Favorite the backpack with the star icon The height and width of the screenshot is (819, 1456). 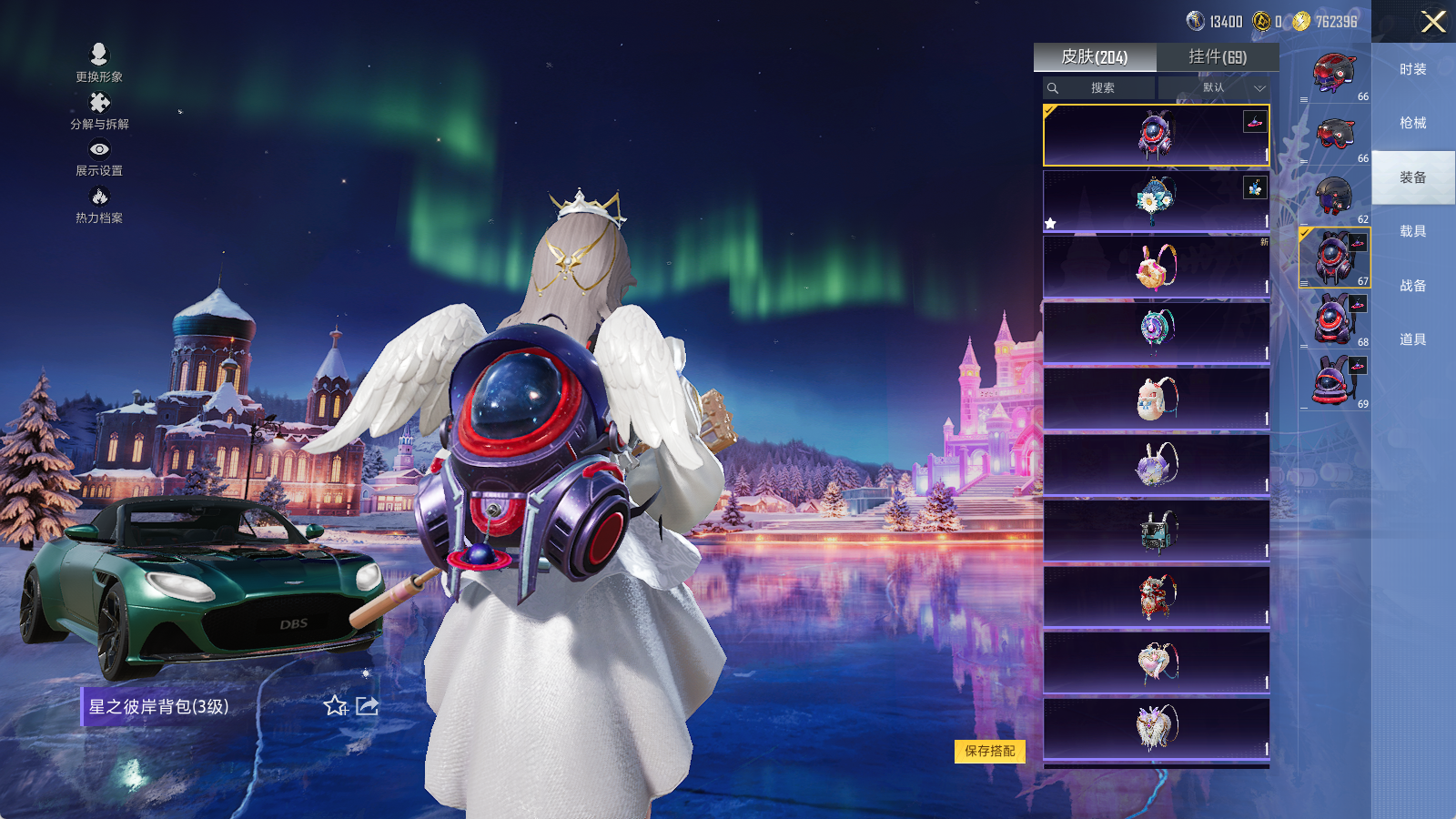click(335, 706)
